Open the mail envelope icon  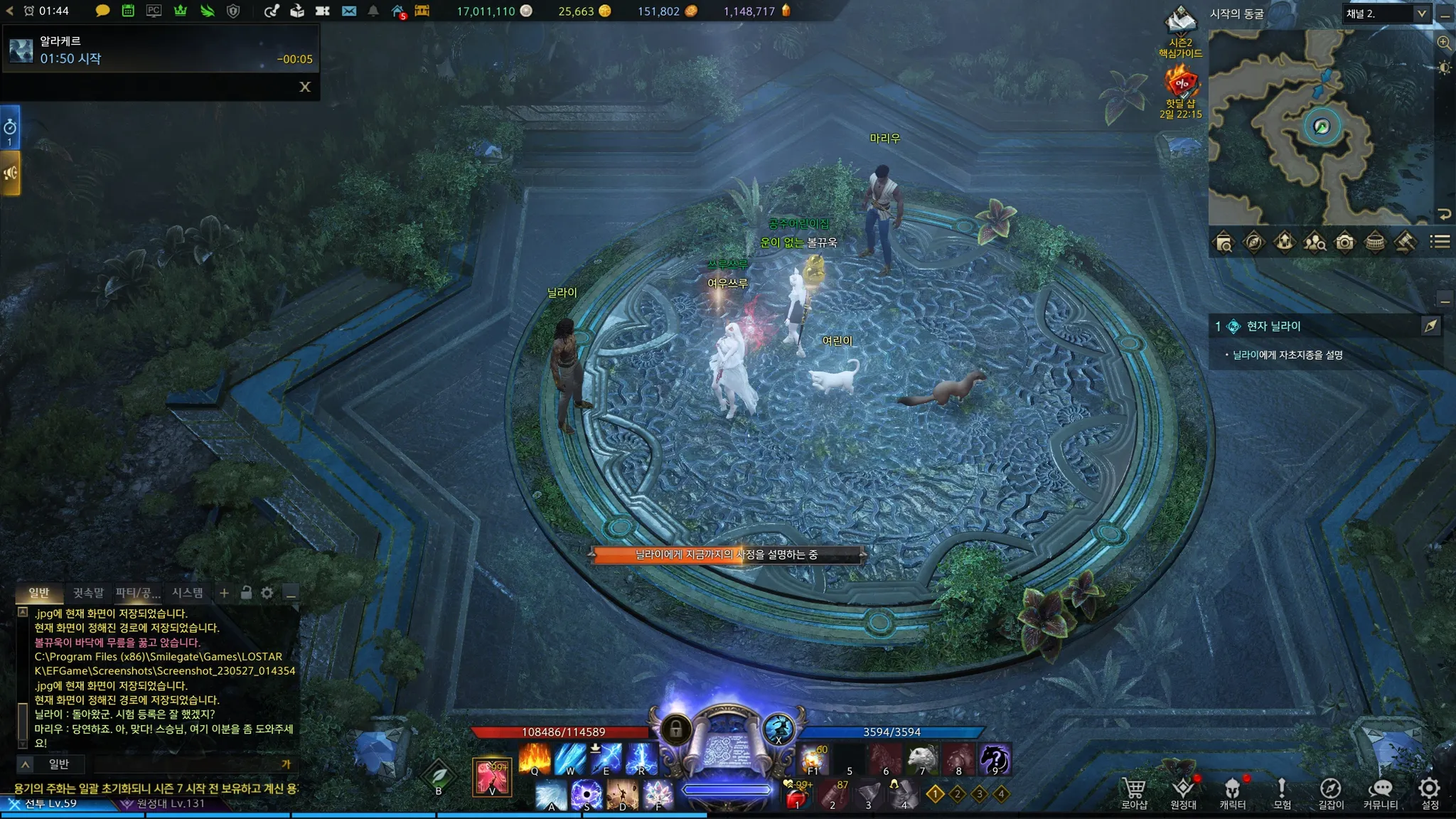349,11
